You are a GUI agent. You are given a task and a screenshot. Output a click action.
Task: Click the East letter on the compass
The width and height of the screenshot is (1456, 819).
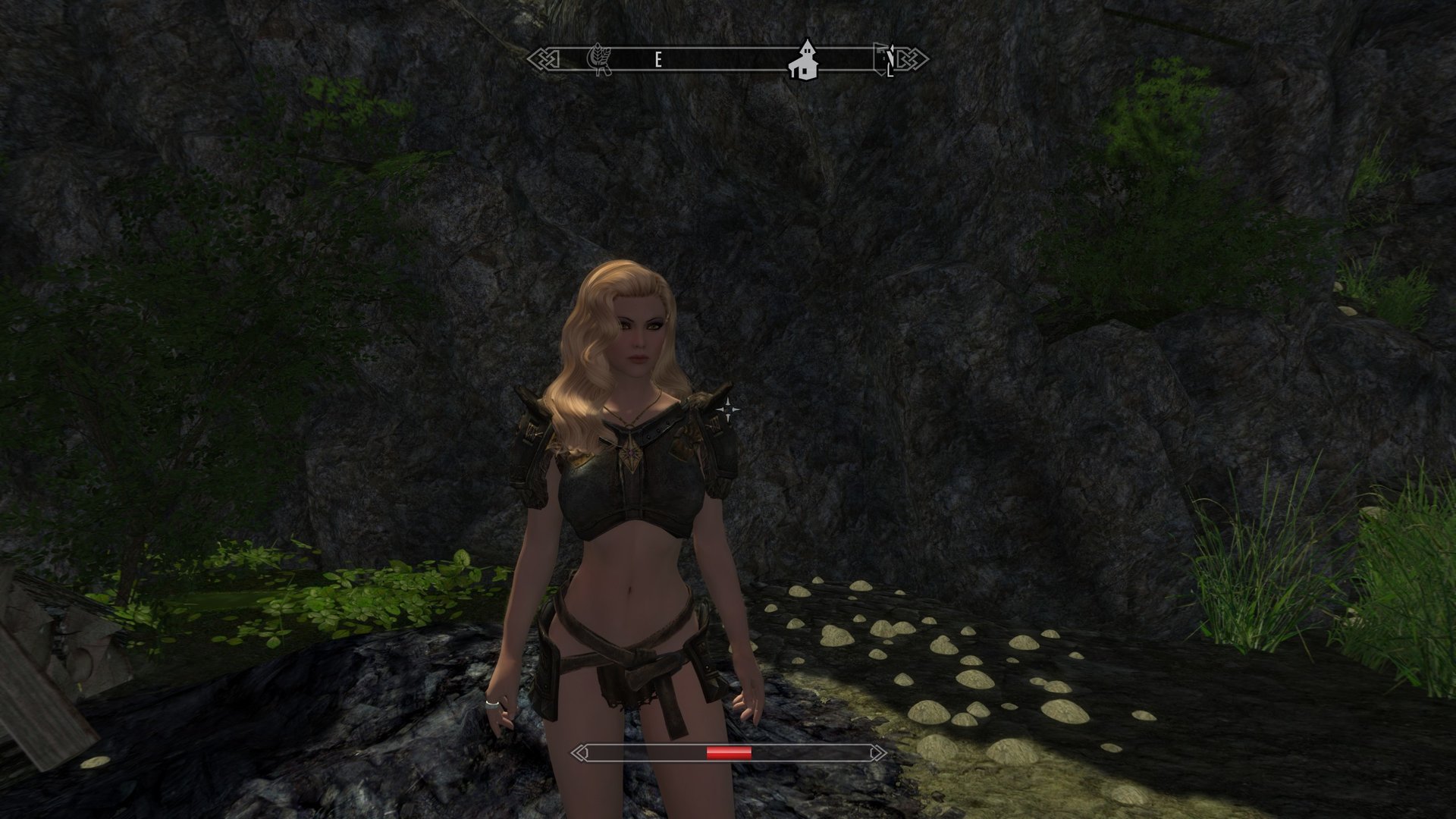[x=658, y=61]
